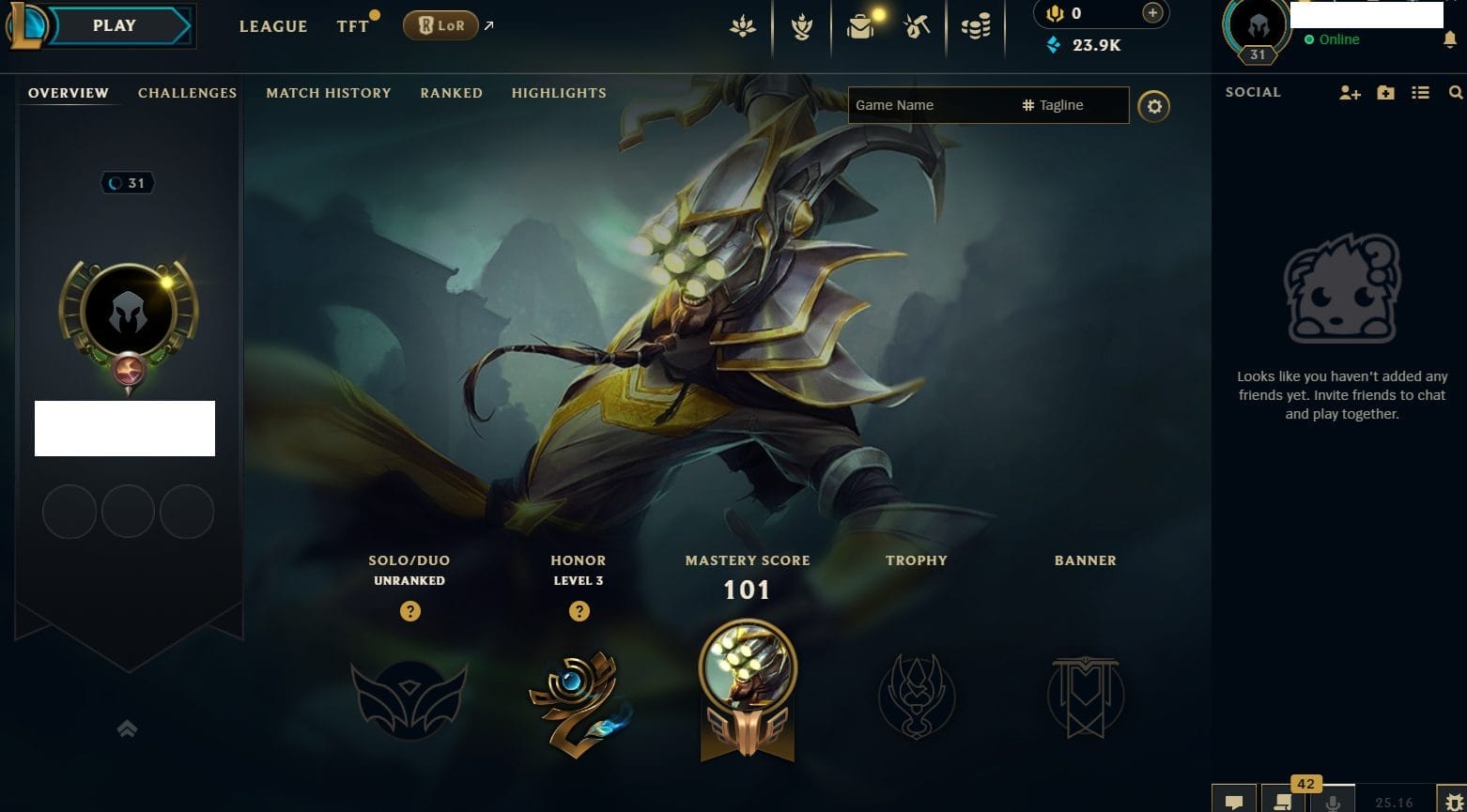Switch to the Ranked tab
1467x812 pixels.
point(451,93)
